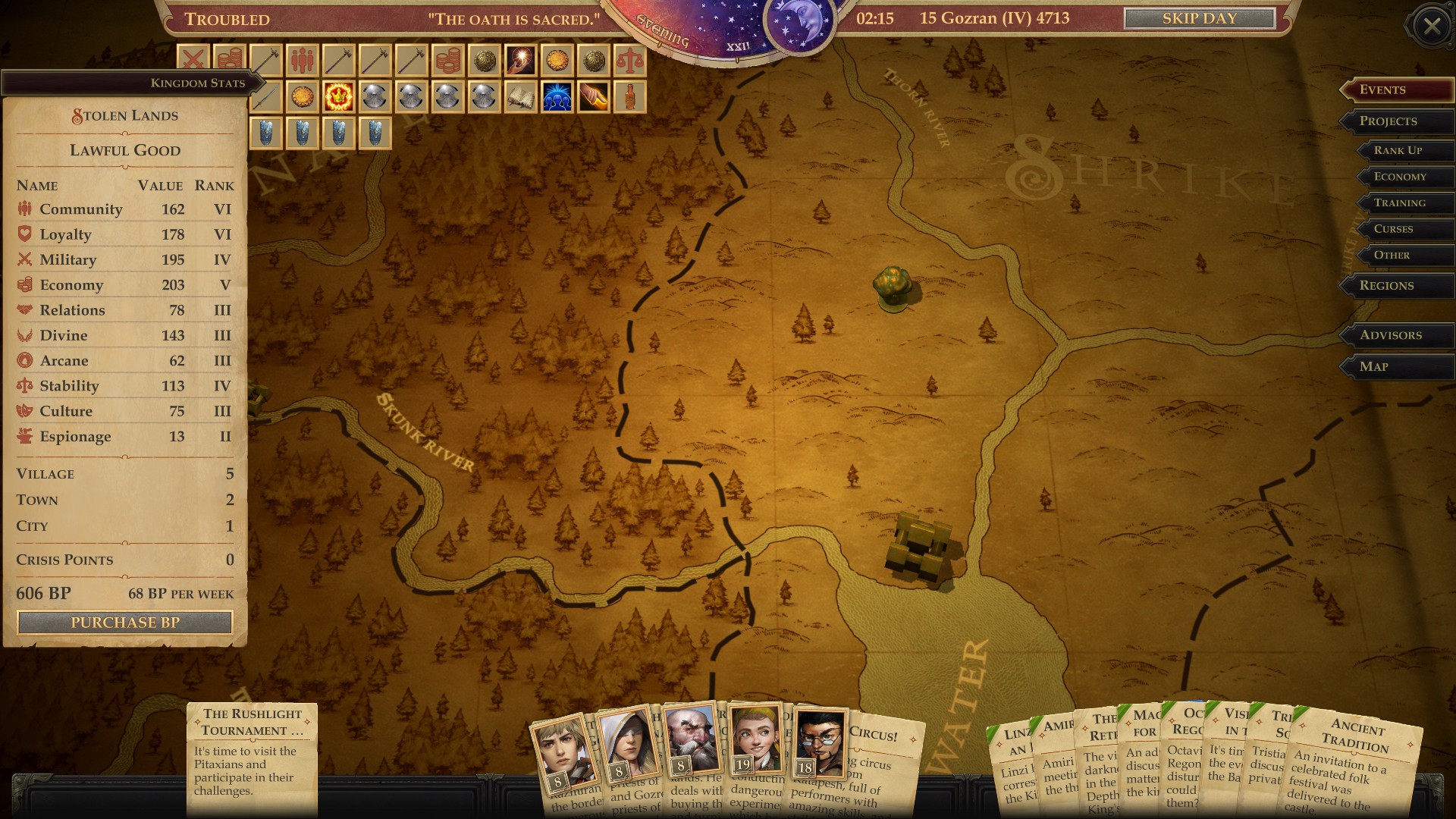Select the bearded dwarf advisor card

[690, 739]
